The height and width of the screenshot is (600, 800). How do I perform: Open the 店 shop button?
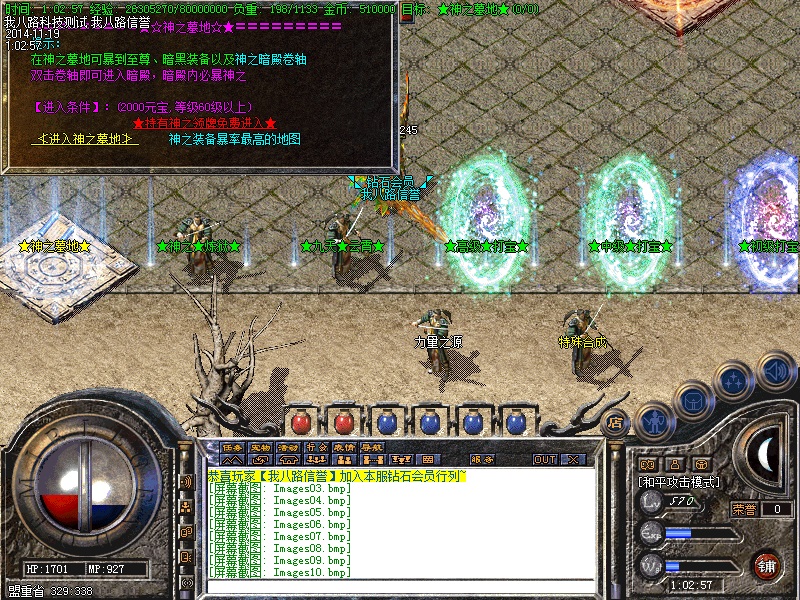[x=615, y=421]
